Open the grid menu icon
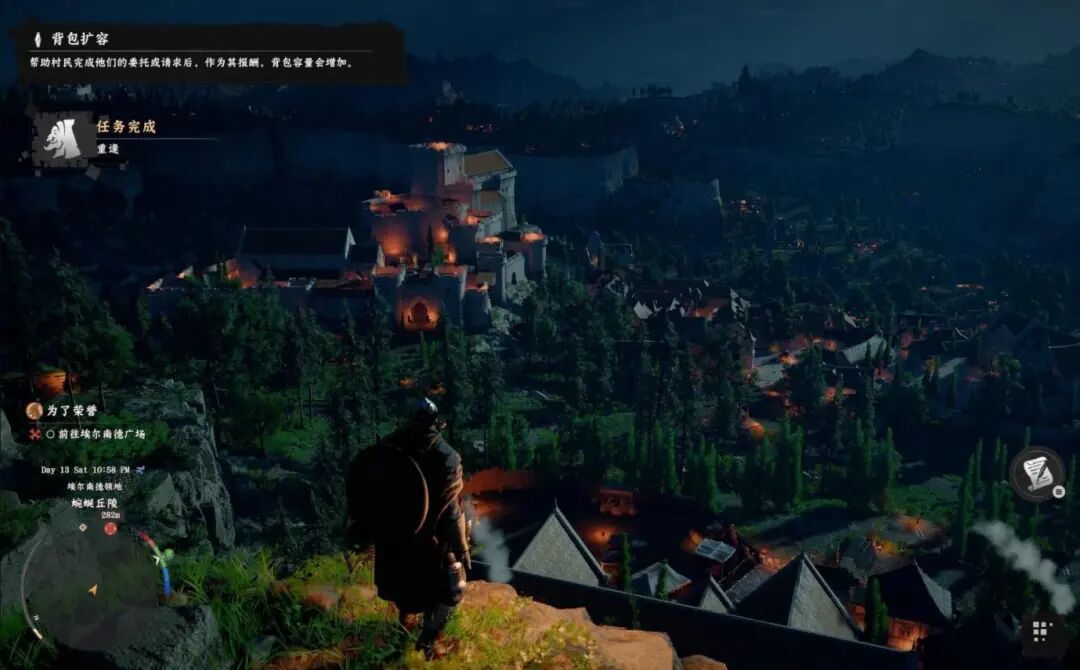This screenshot has height=670, width=1080. click(1041, 631)
